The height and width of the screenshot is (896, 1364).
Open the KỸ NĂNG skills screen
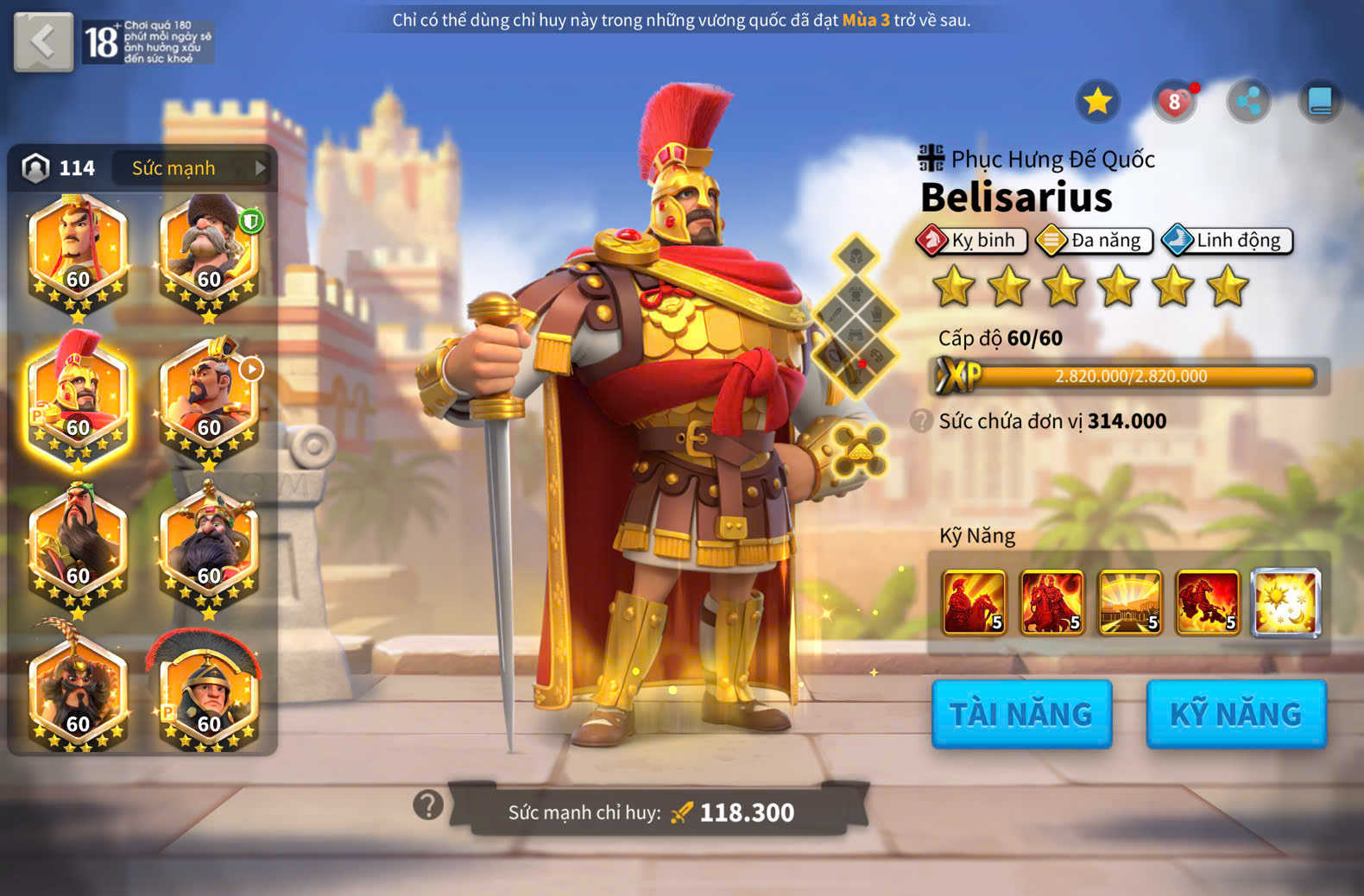(x=1235, y=714)
